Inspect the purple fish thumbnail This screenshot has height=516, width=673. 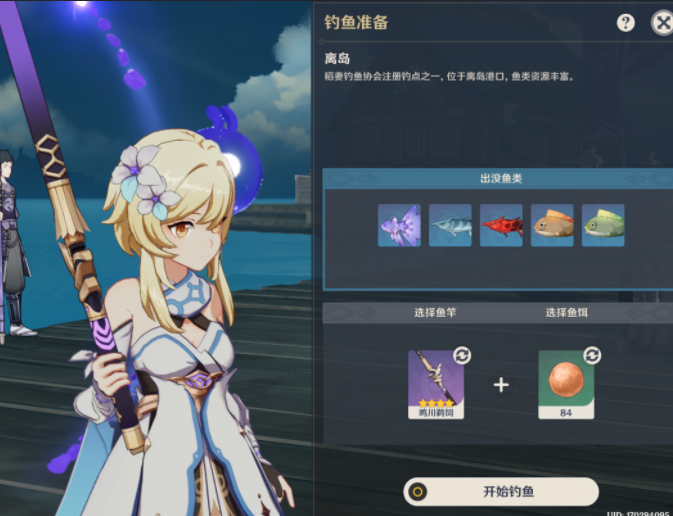tap(399, 225)
